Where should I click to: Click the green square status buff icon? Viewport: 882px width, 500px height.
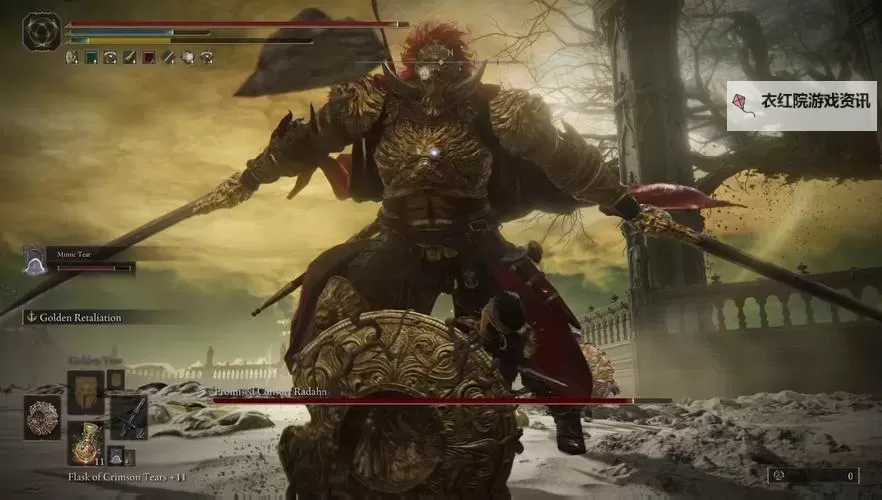pos(91,58)
